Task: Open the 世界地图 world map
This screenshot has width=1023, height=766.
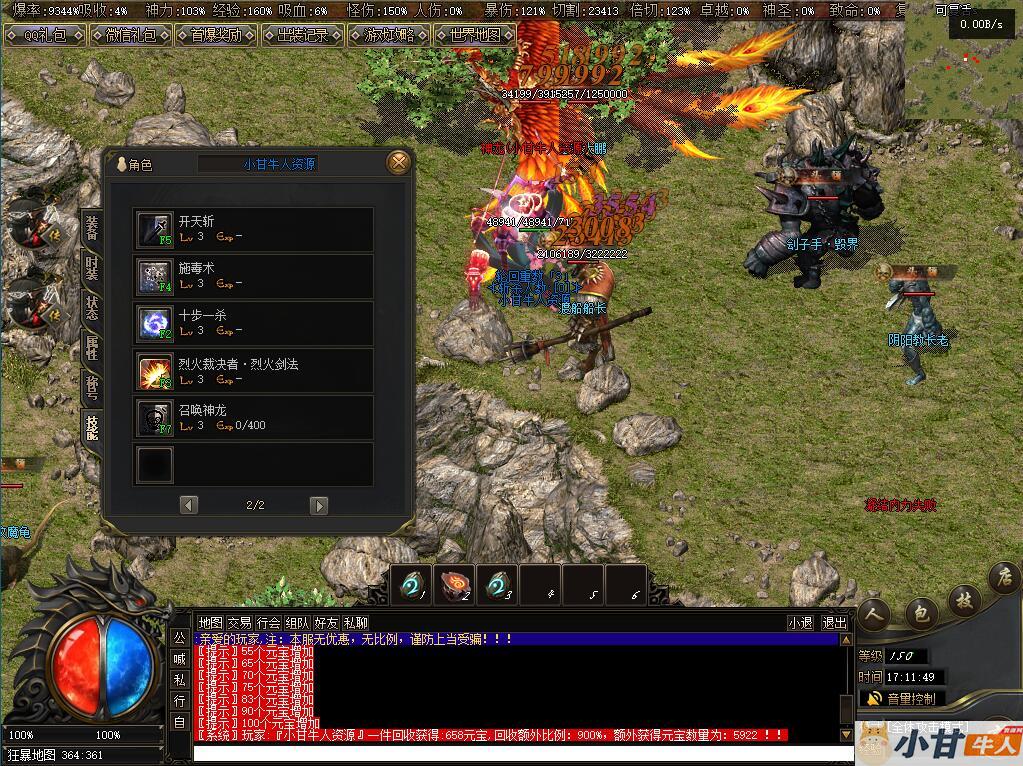Action: (x=475, y=35)
